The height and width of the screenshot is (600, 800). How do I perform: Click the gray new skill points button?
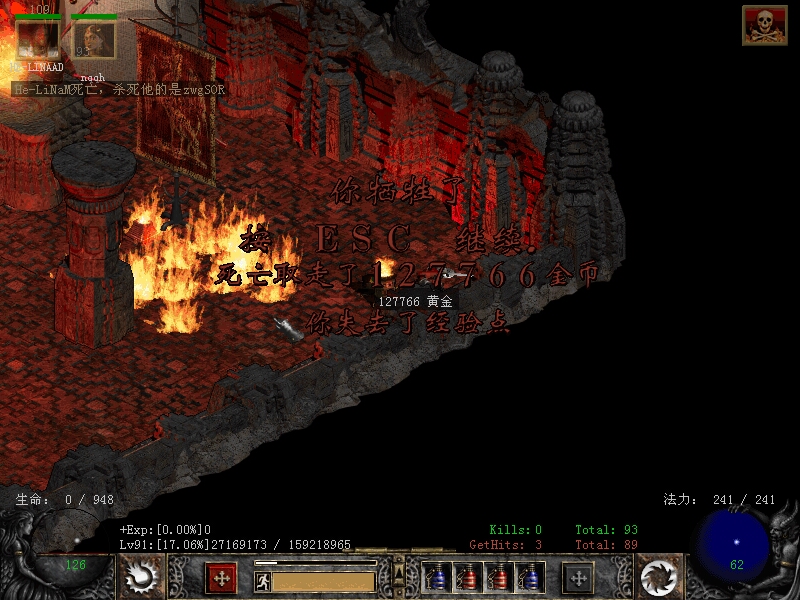click(x=578, y=577)
